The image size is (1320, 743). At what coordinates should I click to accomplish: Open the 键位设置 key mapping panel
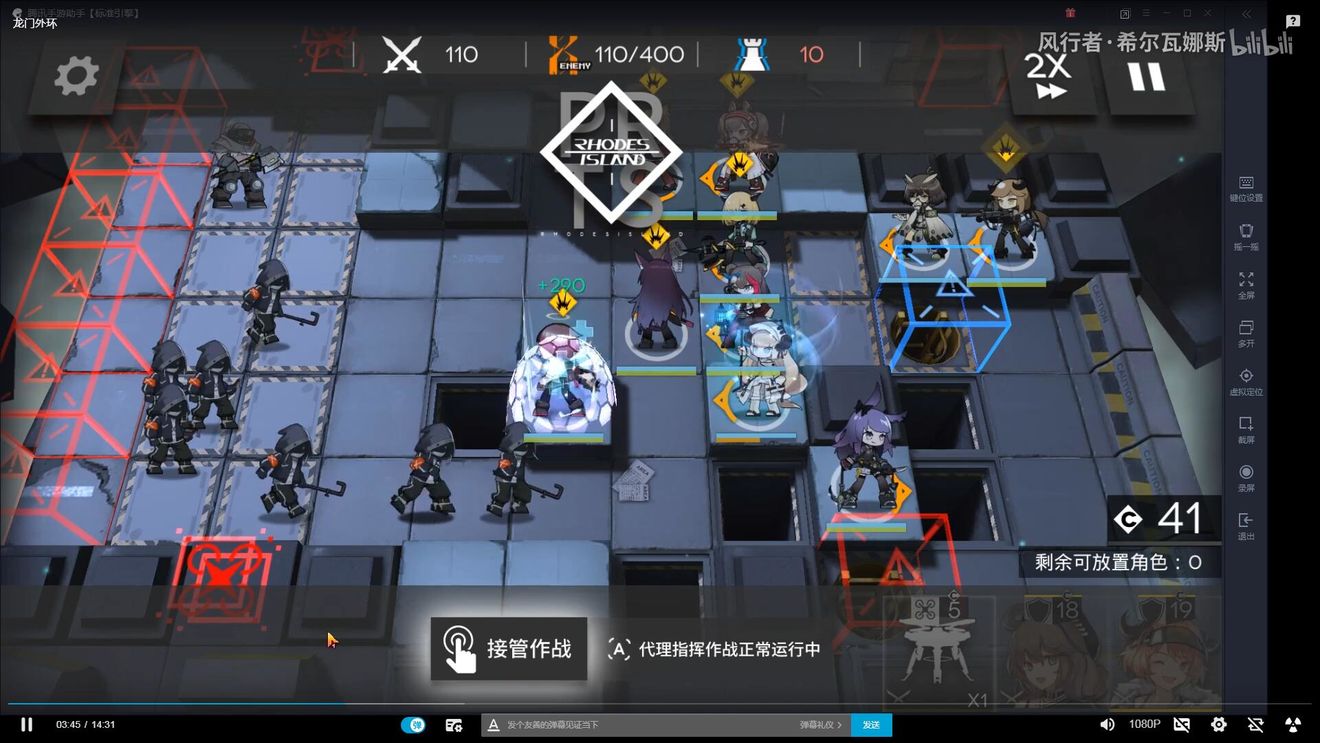coord(1246,188)
